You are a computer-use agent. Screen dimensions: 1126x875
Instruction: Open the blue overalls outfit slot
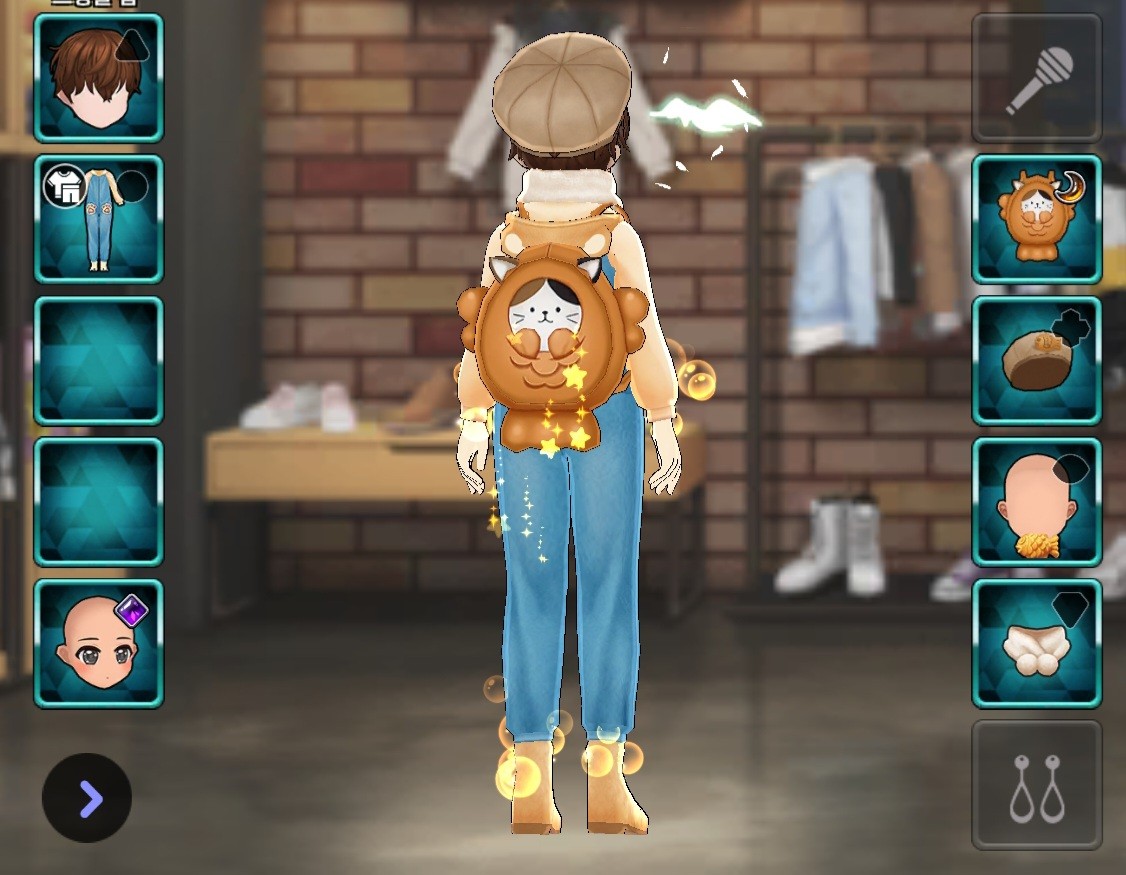pos(98,218)
